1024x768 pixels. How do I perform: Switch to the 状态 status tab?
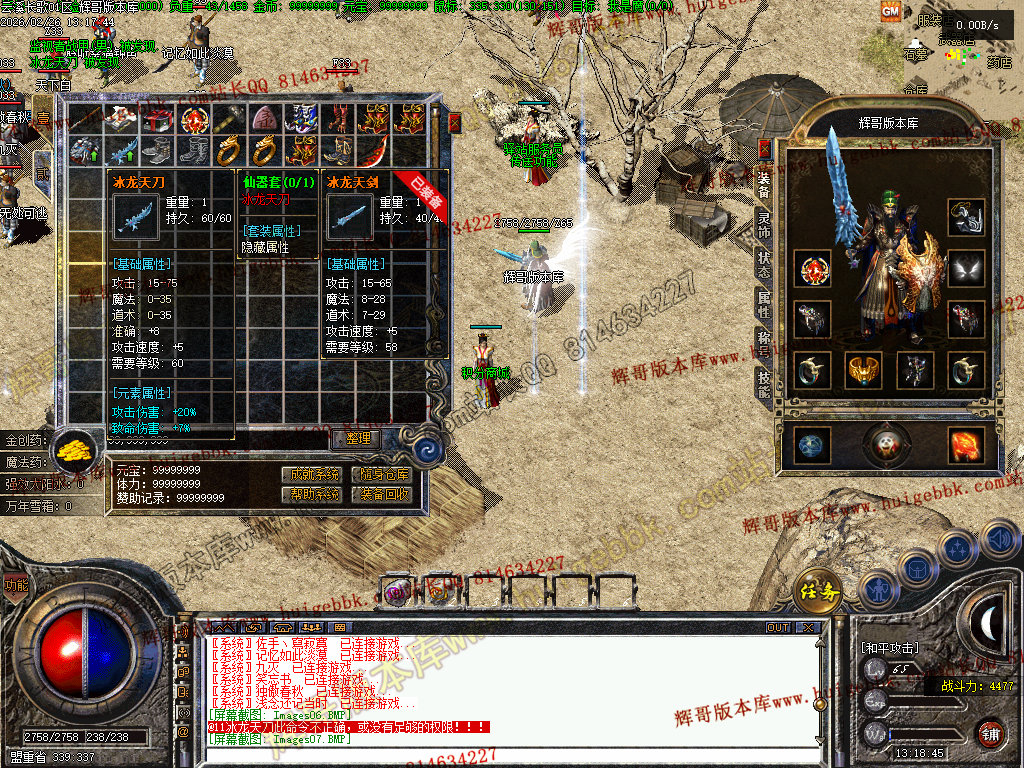[764, 265]
